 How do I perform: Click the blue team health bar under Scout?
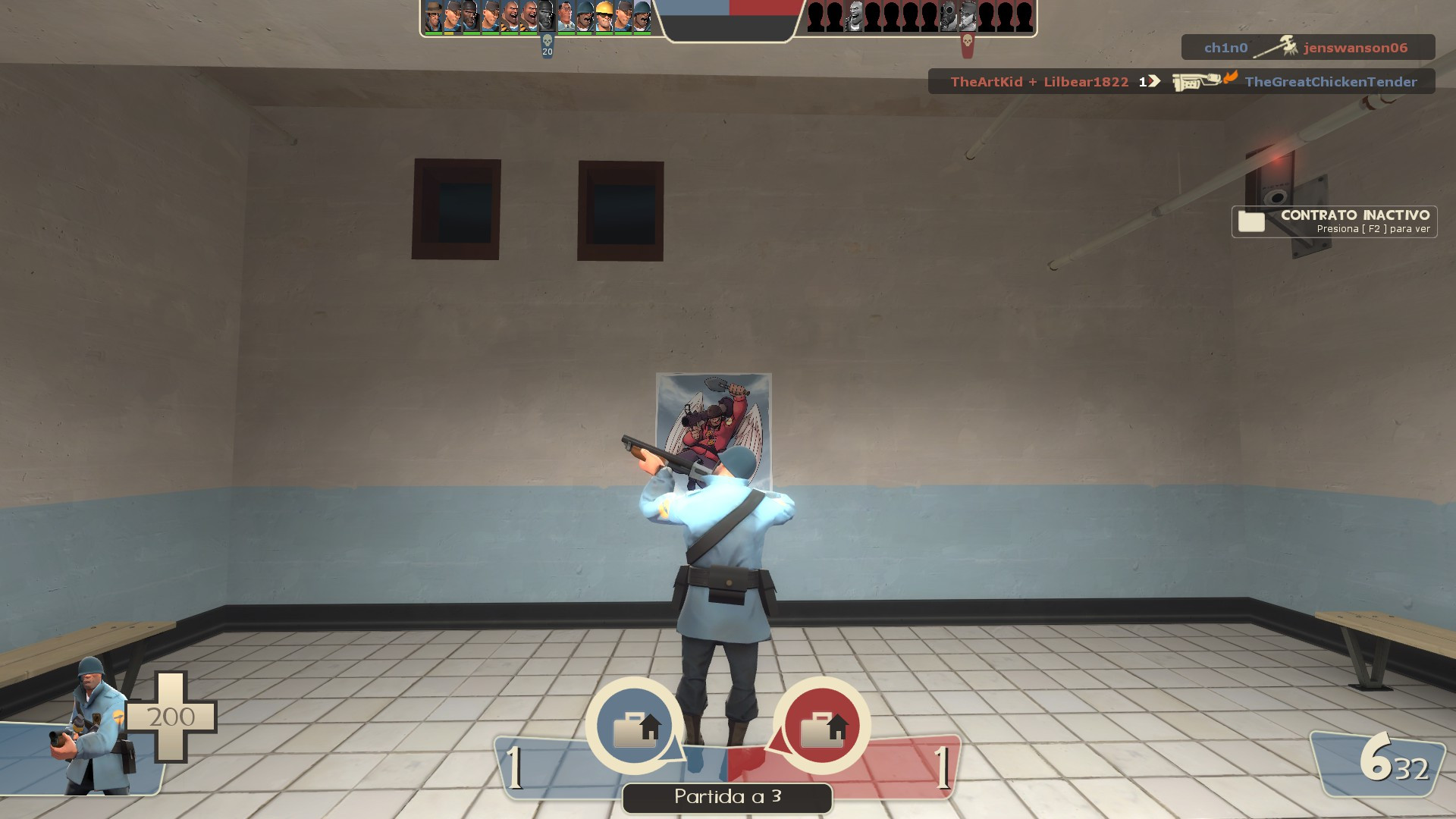450,33
